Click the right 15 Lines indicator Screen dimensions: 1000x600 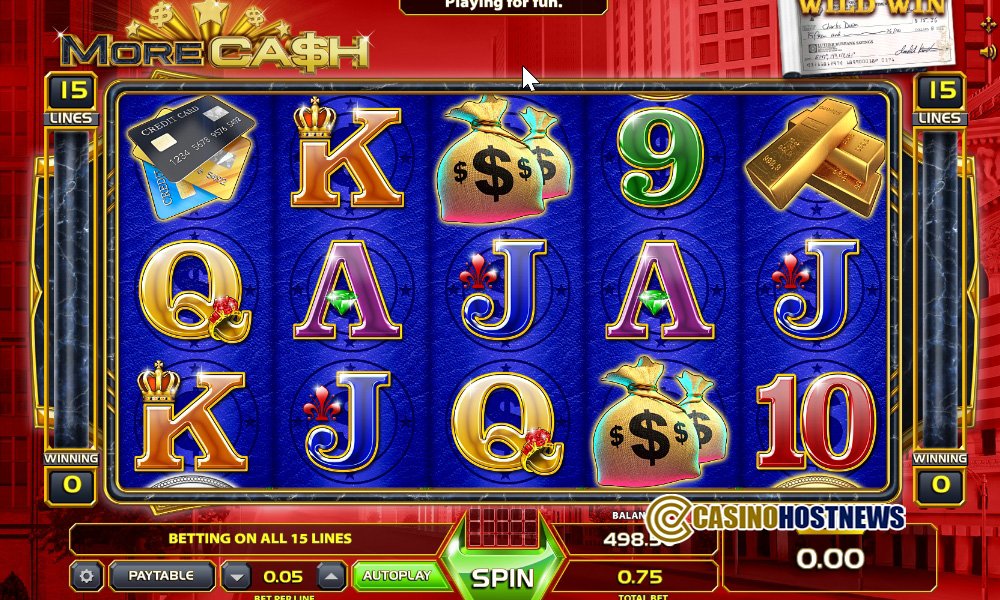941,99
